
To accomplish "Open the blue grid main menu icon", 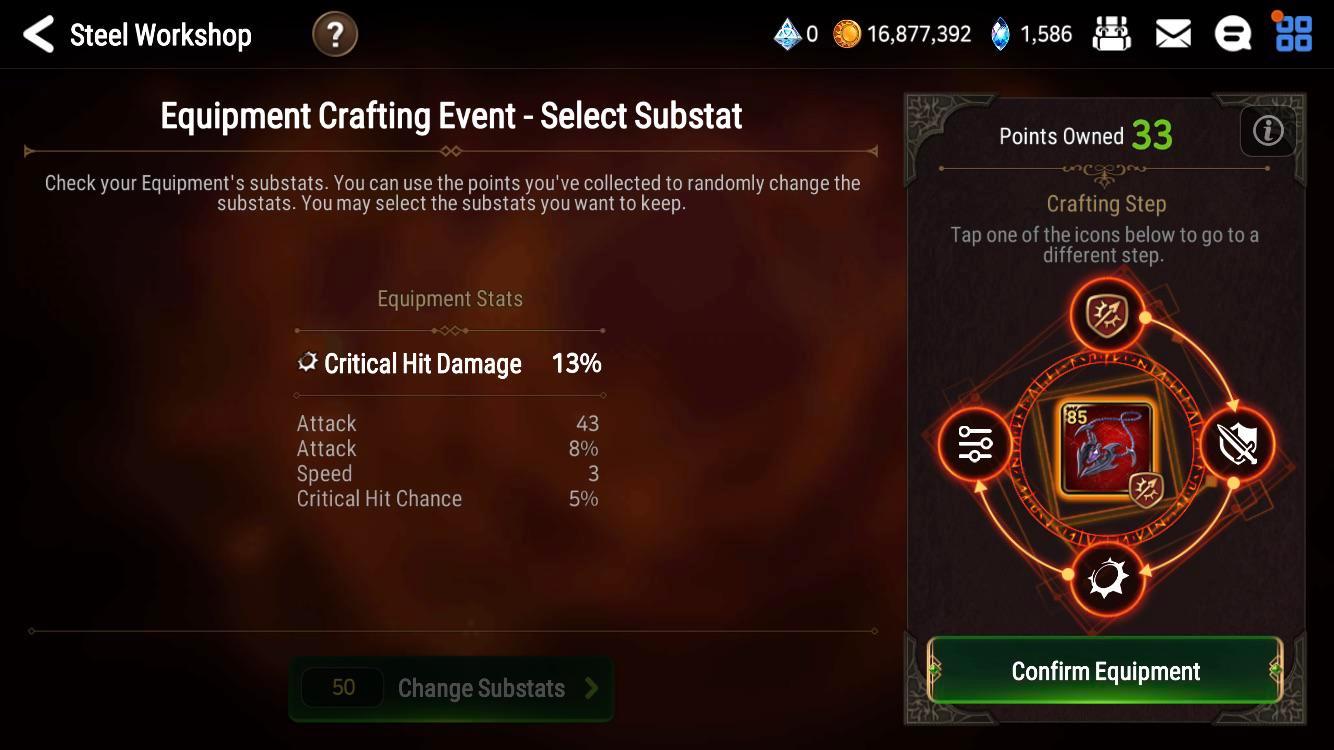I will pyautogui.click(x=1293, y=33).
